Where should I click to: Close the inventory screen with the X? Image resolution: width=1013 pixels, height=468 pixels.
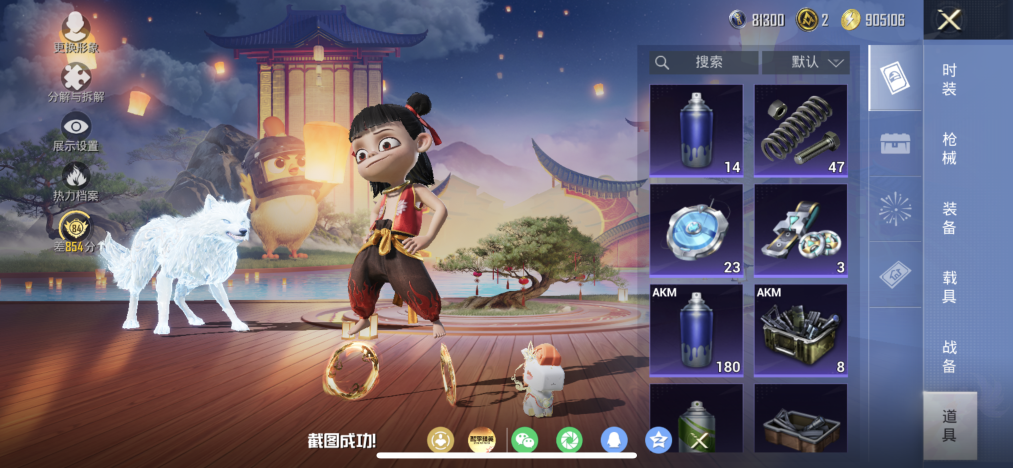pyautogui.click(x=949, y=19)
